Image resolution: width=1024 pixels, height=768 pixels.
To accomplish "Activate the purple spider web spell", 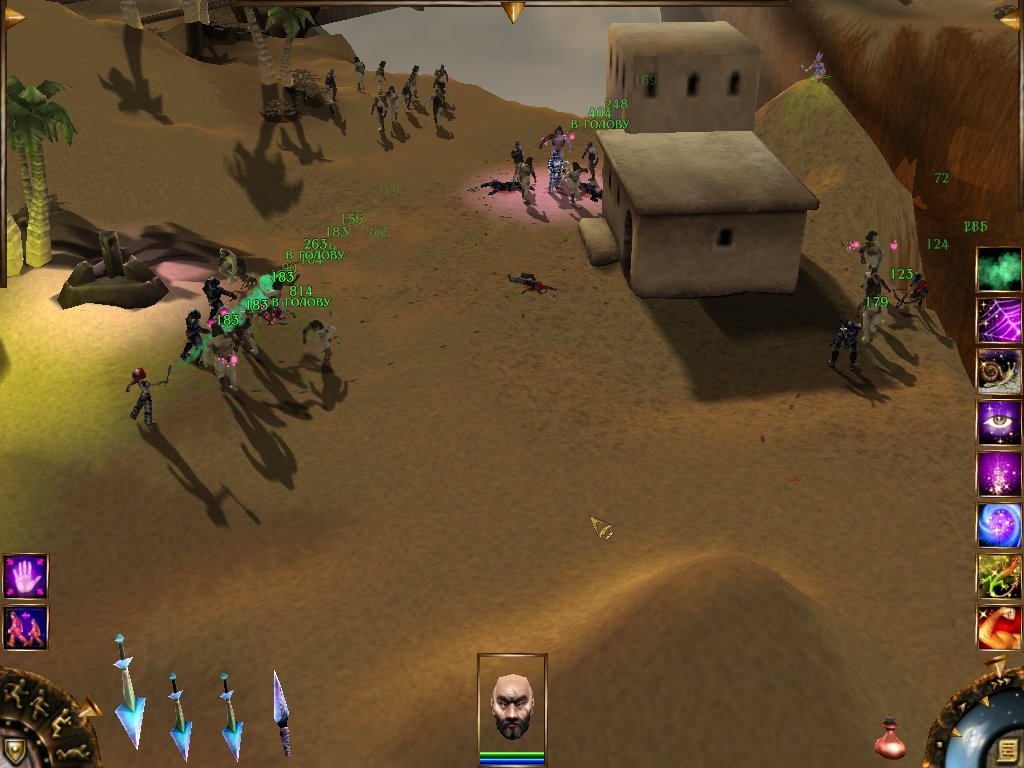I will click(x=999, y=320).
